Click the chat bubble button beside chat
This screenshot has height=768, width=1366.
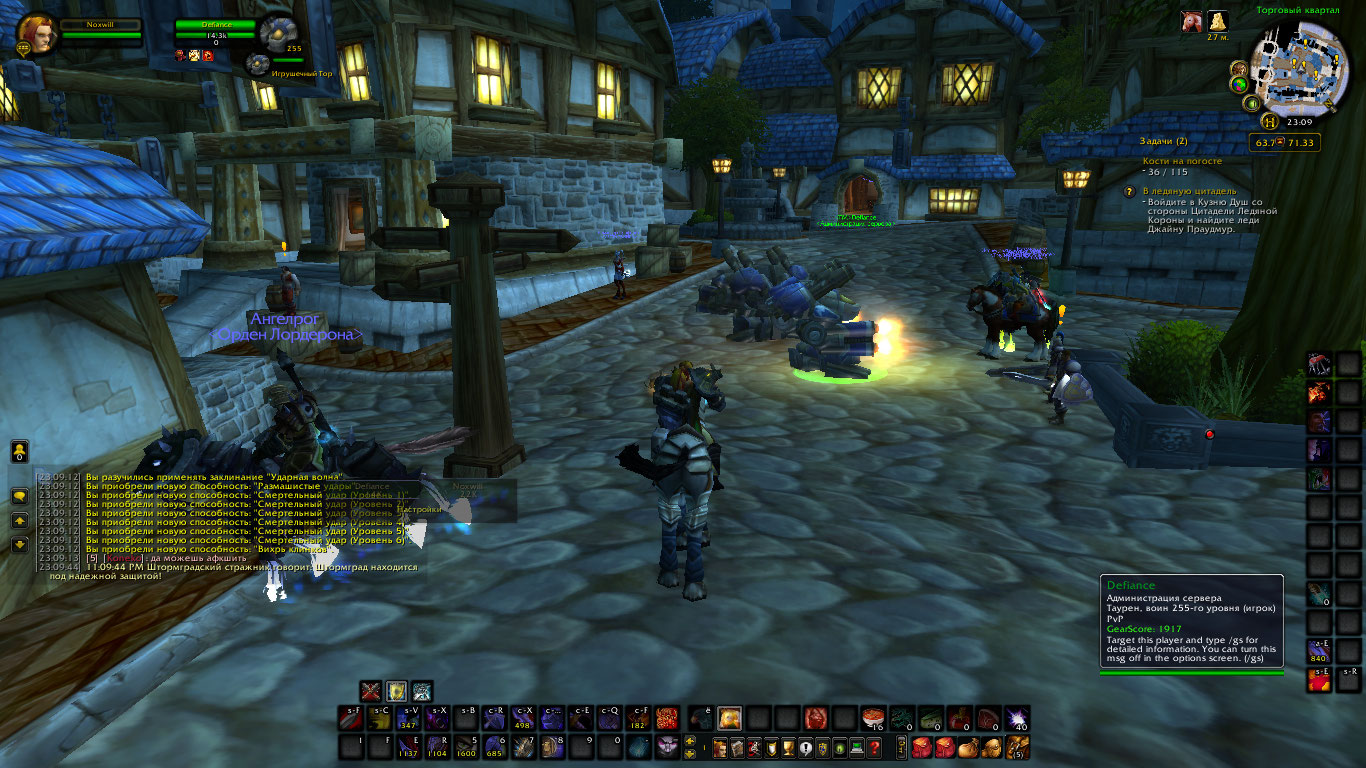19,496
